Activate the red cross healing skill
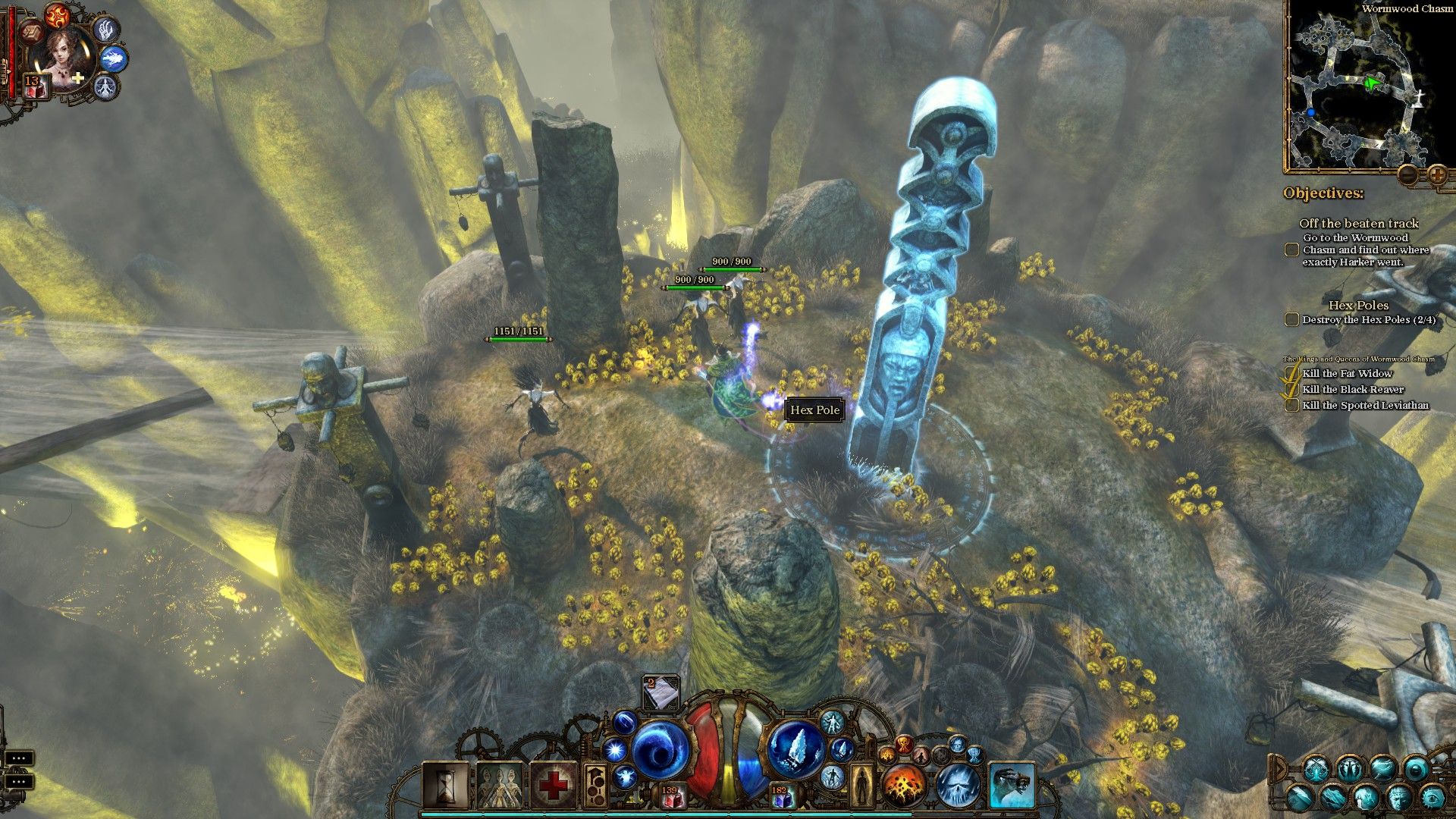Image resolution: width=1456 pixels, height=819 pixels. pos(553,784)
